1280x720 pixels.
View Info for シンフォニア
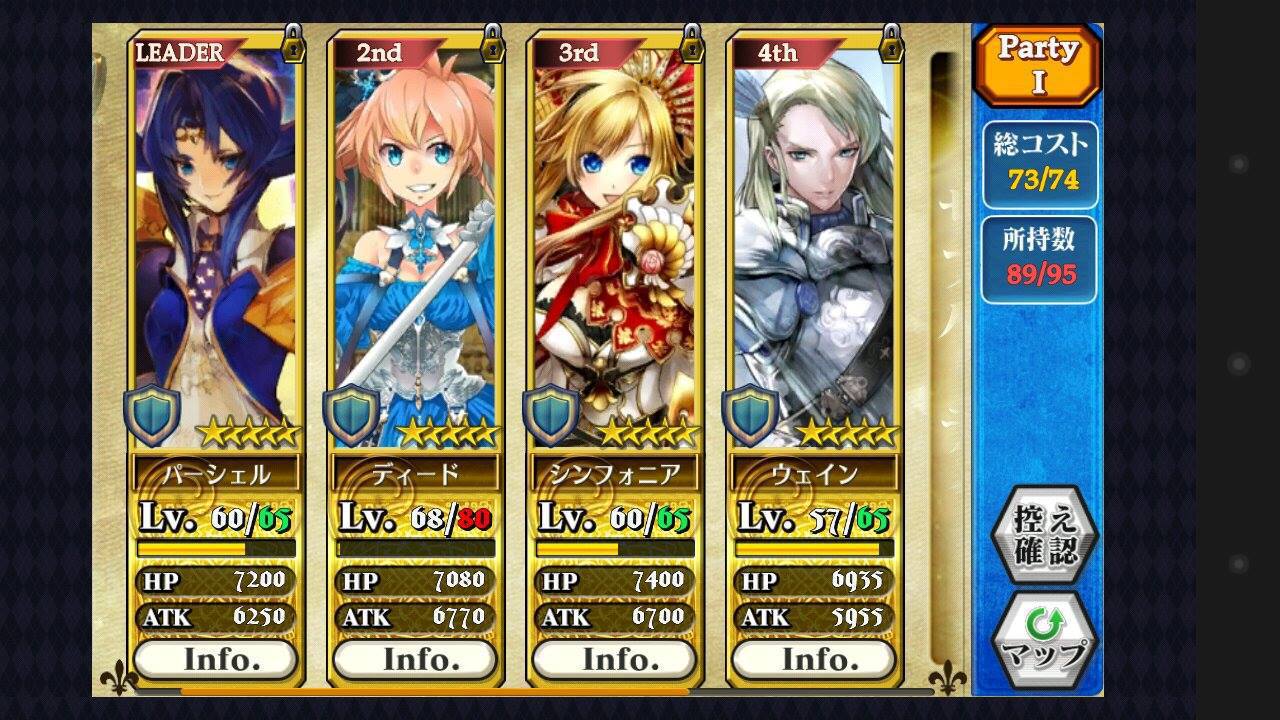pyautogui.click(x=614, y=659)
